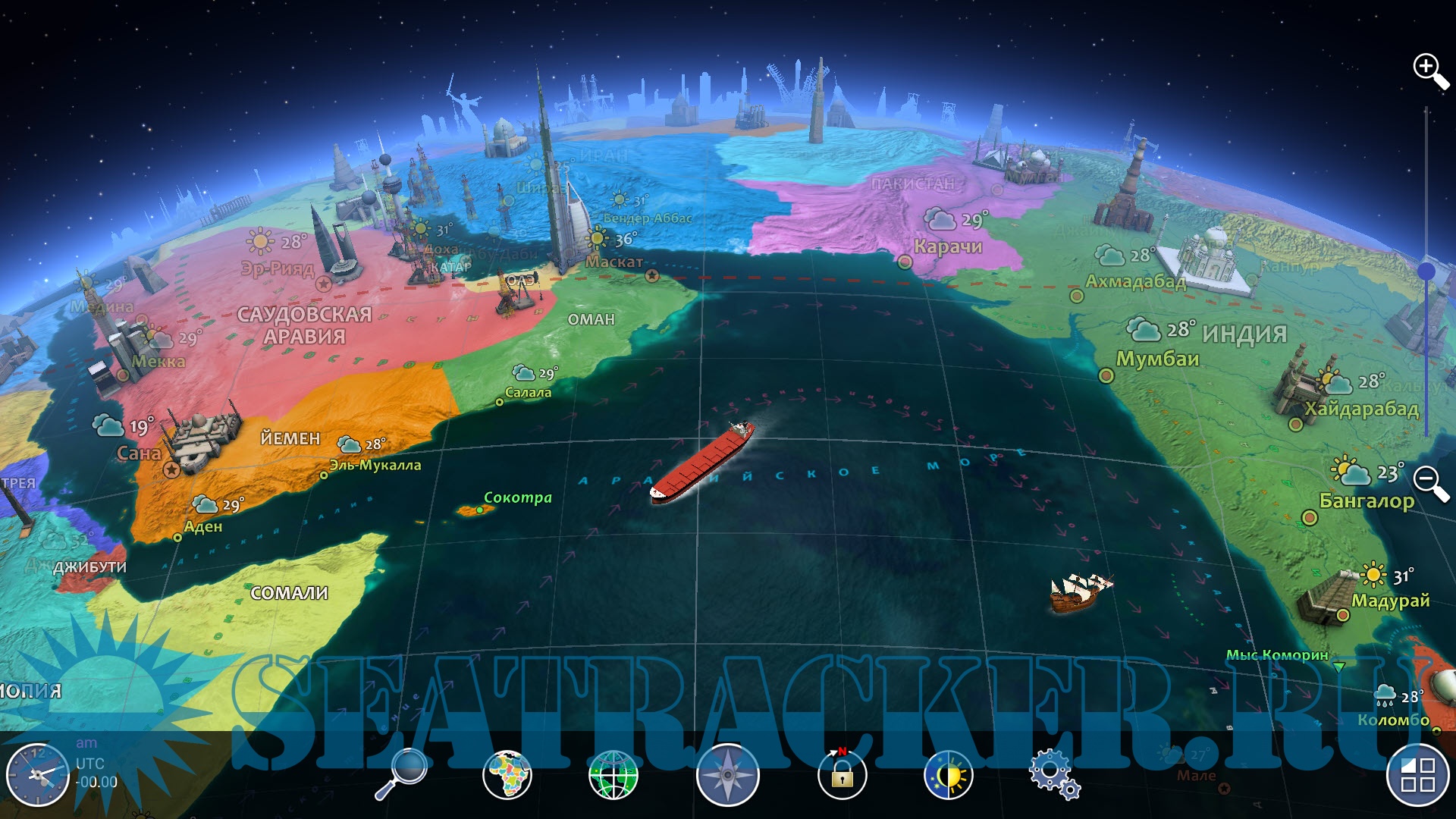
Task: Open settings with the gears icon
Action: point(1053,775)
